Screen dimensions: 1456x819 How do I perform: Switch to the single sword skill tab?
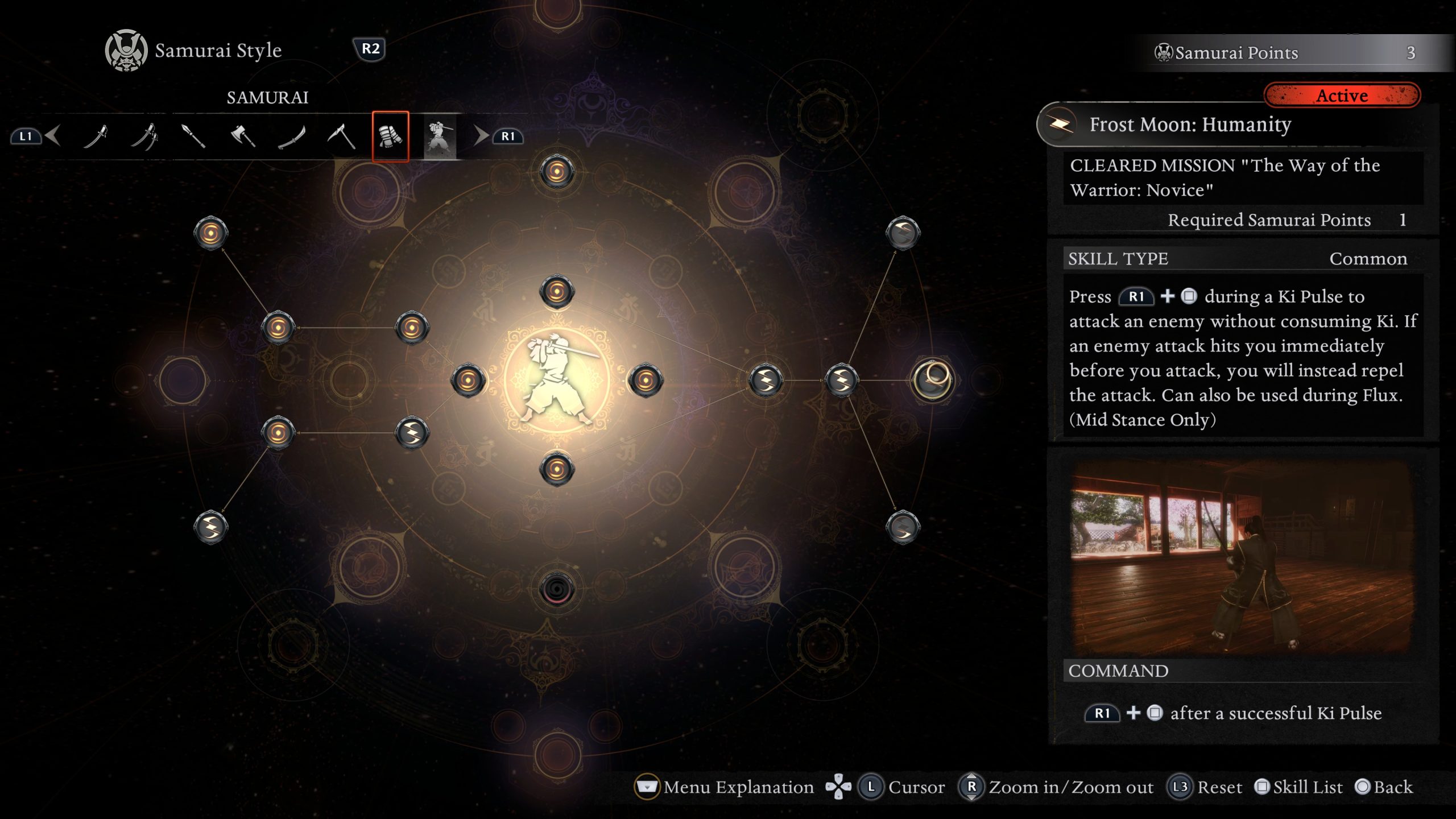[96, 136]
